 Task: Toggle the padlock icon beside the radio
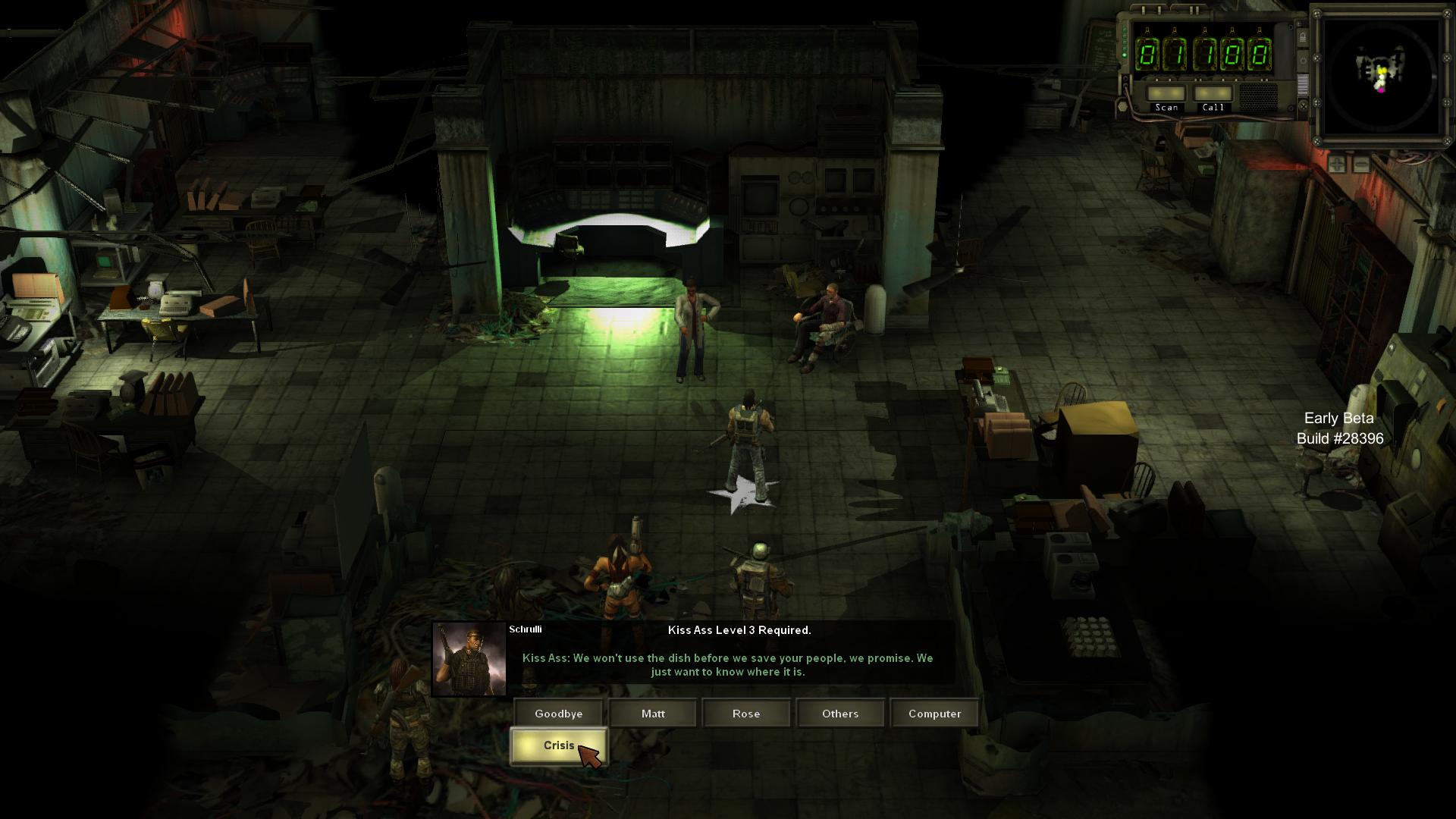click(x=1303, y=37)
